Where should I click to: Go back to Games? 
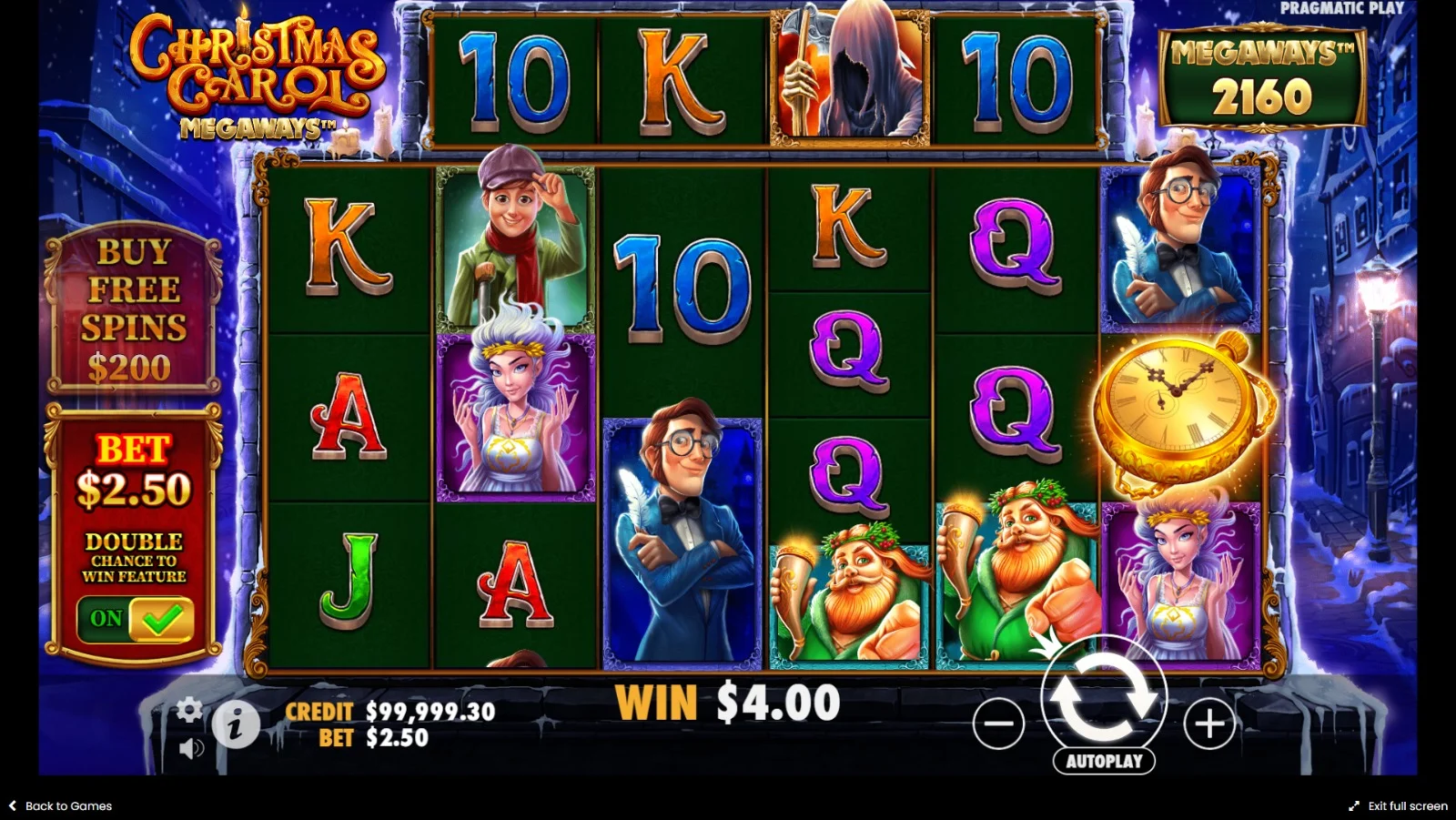point(61,805)
